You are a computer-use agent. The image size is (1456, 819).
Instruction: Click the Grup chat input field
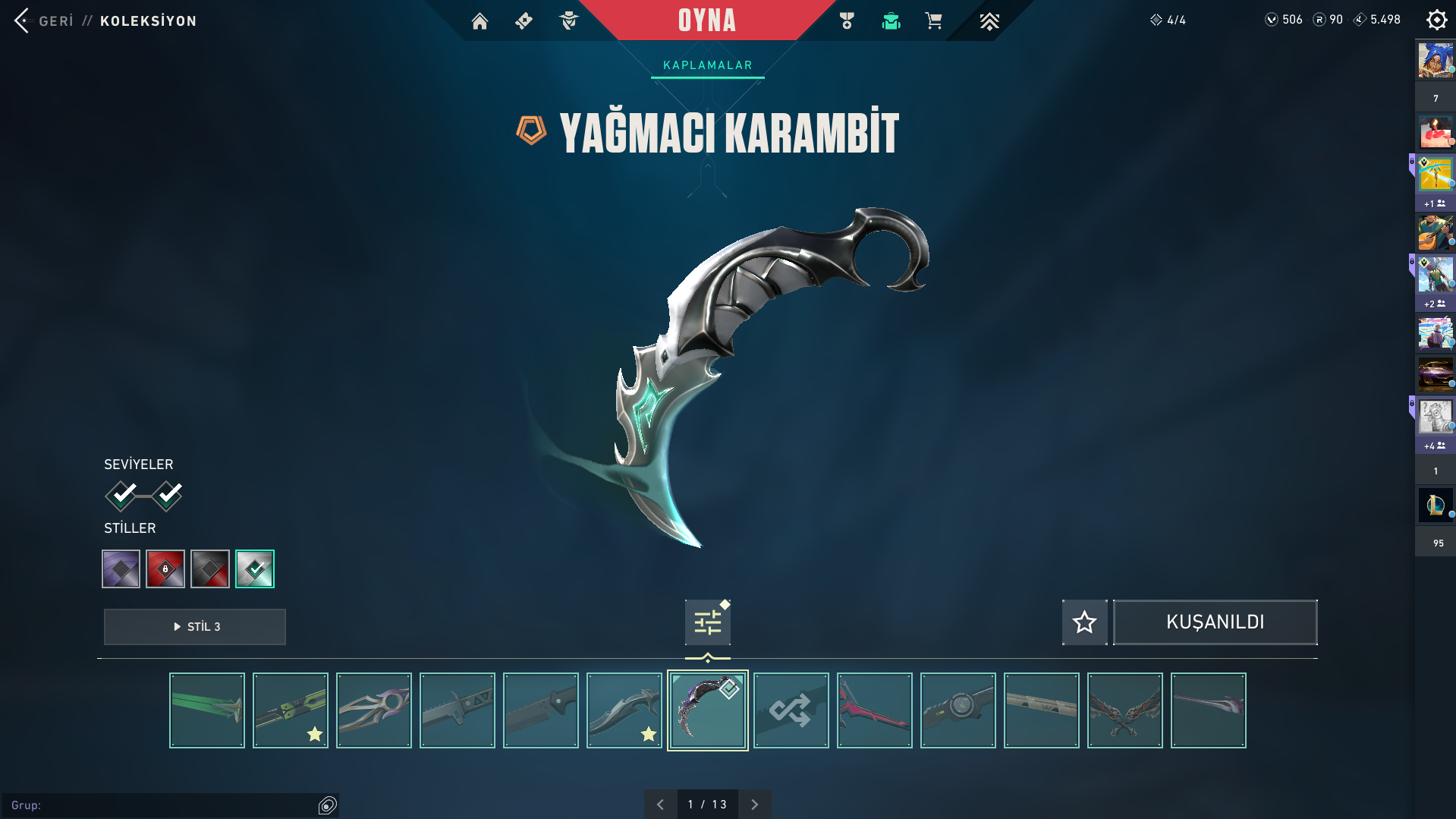click(x=163, y=805)
